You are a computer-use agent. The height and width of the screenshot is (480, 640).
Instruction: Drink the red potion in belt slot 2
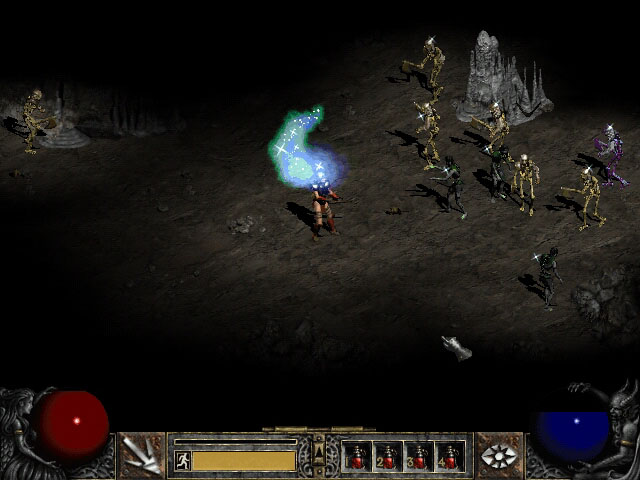(388, 457)
